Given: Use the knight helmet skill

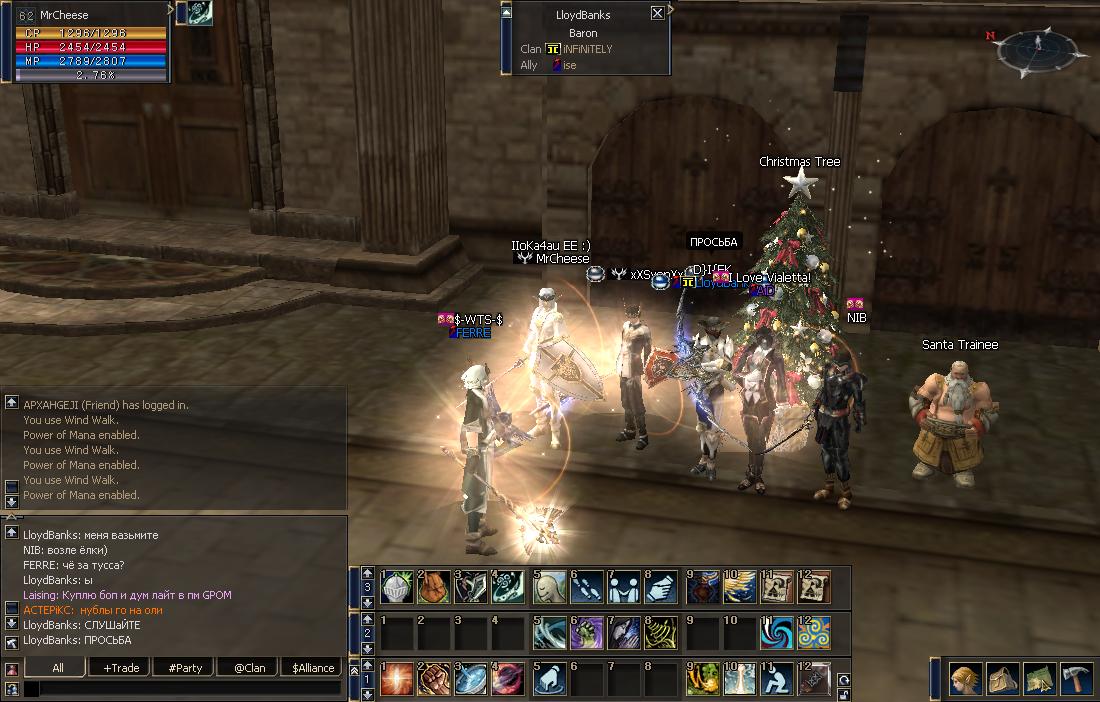Looking at the screenshot, I should click(x=397, y=587).
